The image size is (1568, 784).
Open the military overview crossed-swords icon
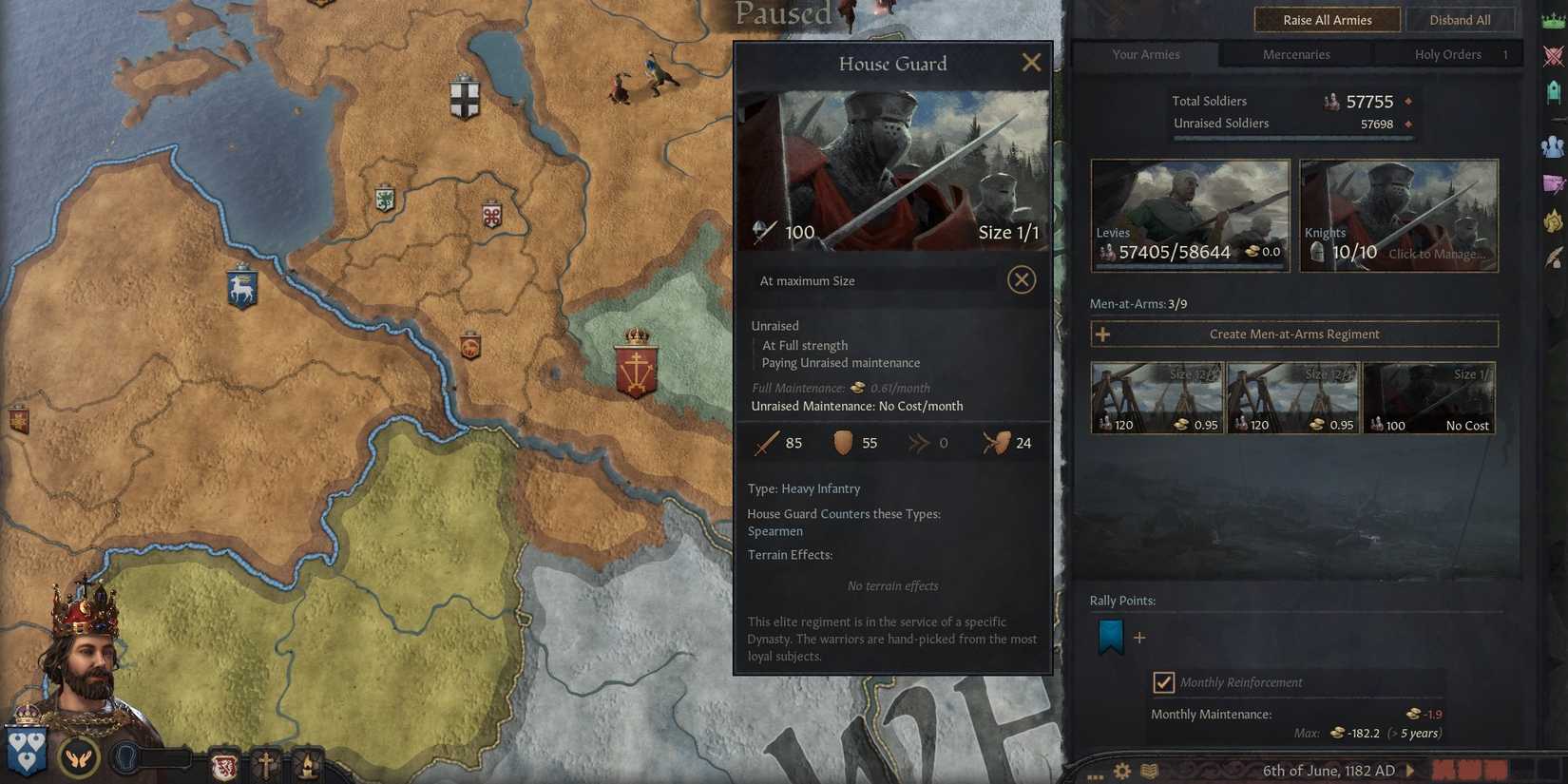coord(1556,55)
